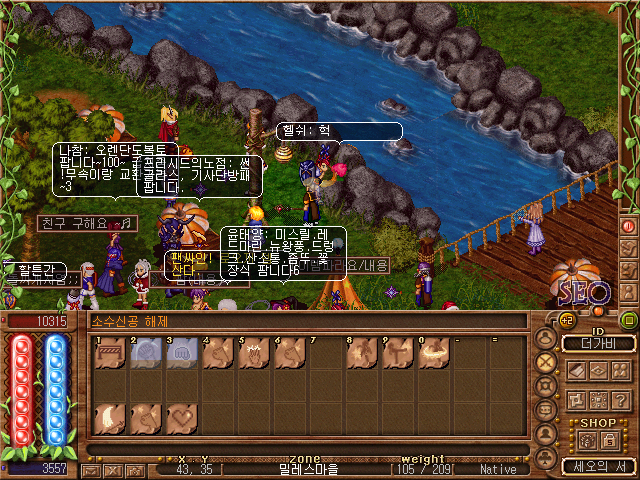Viewport: 640px width, 480px height.
Task: Select the crescent feather skill icon
Action: pos(109,418)
